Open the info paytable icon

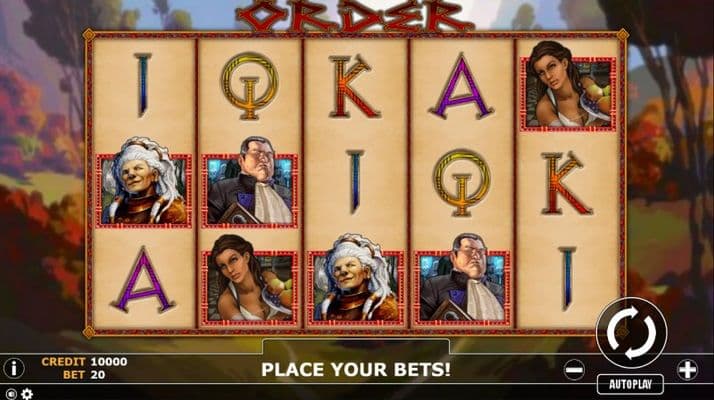[x=14, y=367]
